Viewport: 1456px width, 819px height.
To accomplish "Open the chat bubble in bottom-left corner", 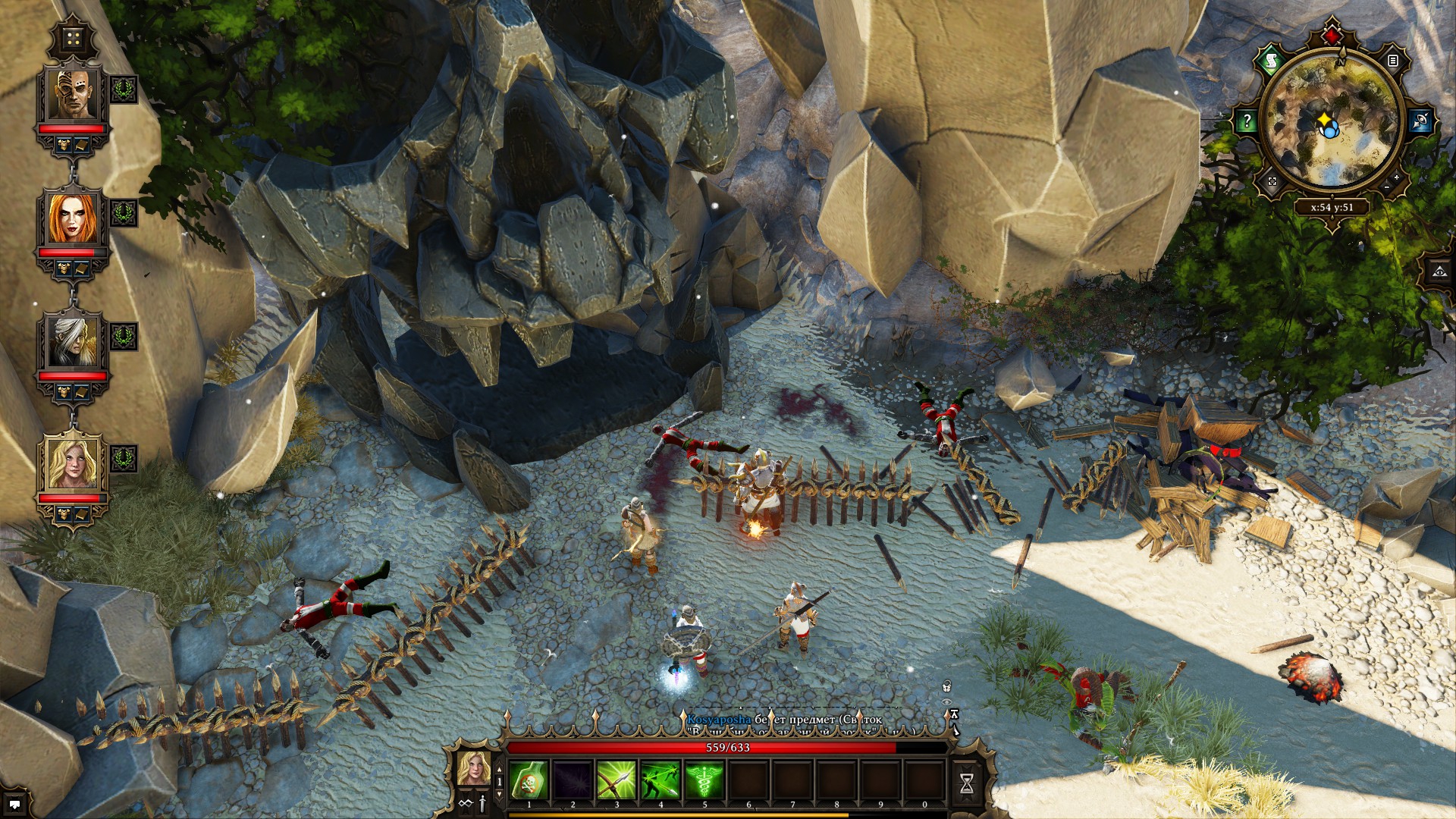I will point(14,805).
